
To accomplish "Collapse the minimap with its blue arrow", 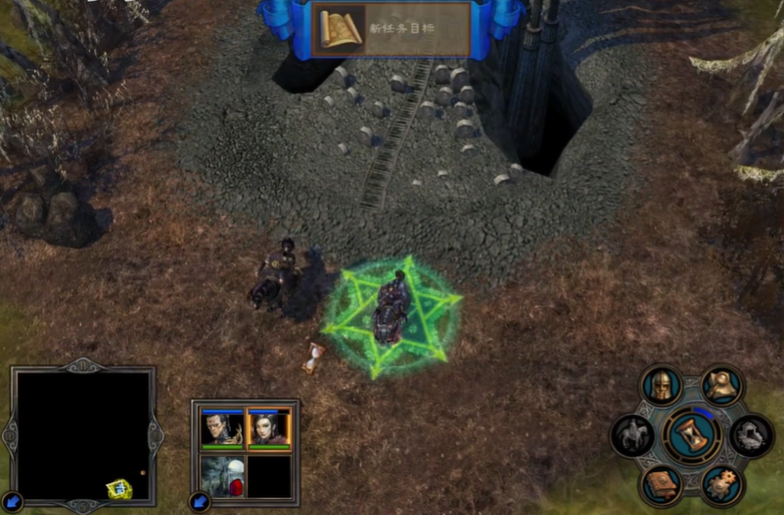I will pyautogui.click(x=11, y=502).
